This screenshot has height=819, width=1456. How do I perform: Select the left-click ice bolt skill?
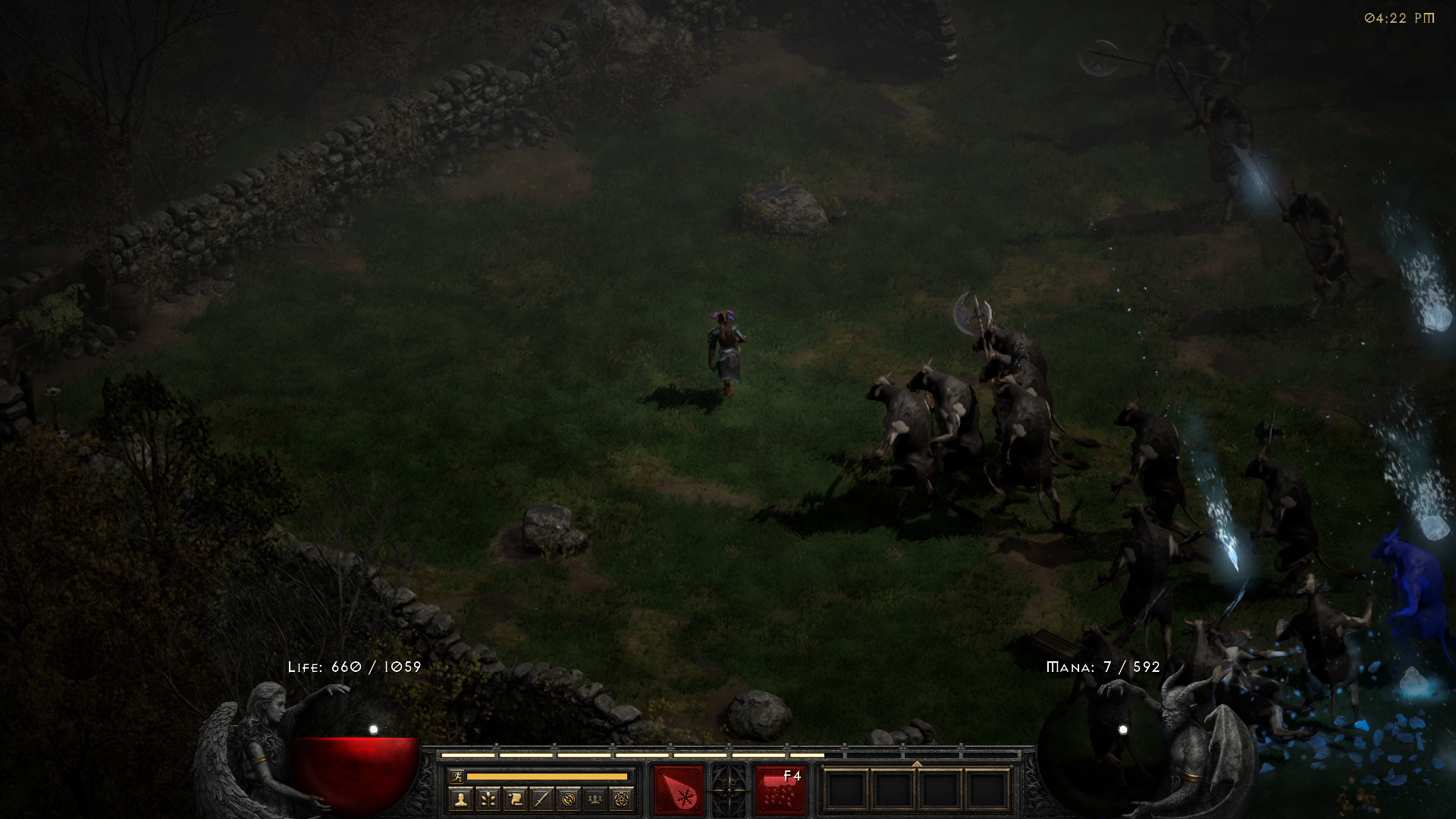click(678, 790)
